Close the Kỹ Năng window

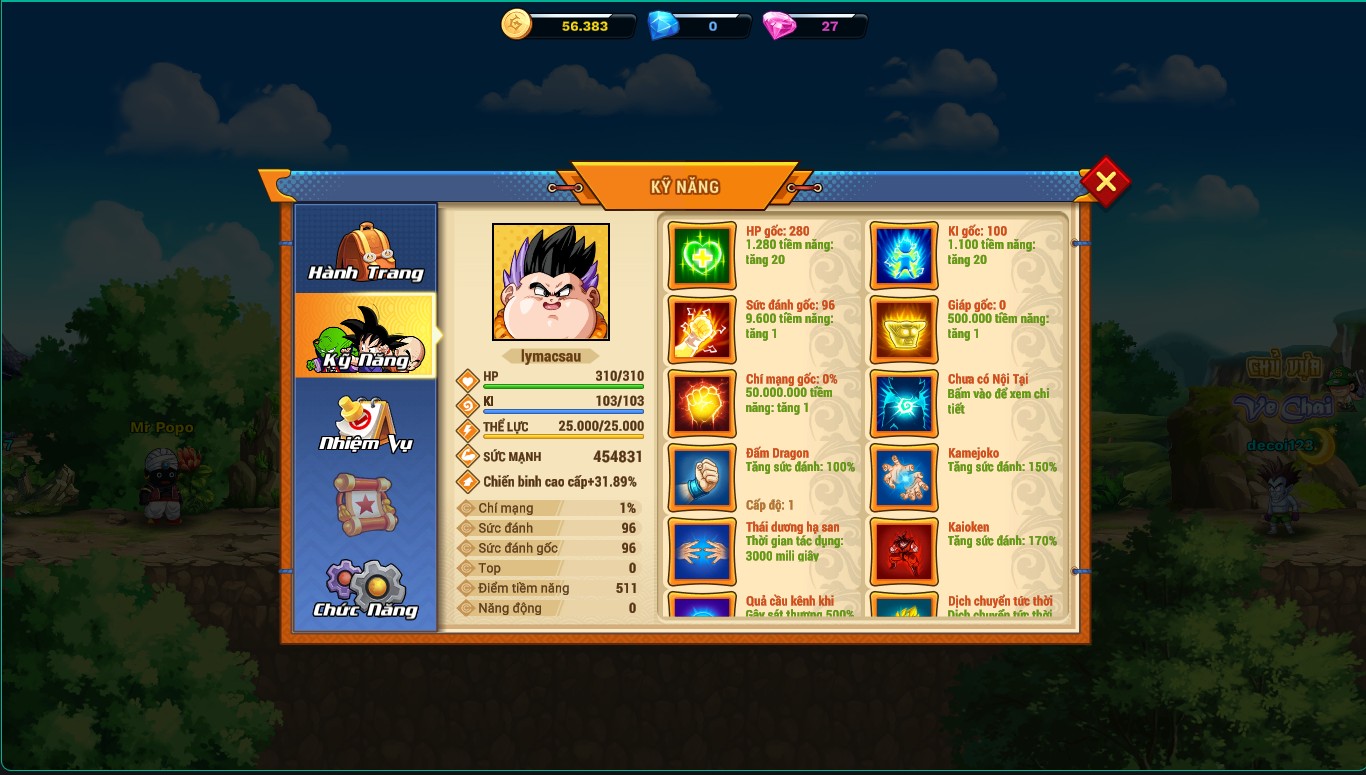pos(1105,182)
